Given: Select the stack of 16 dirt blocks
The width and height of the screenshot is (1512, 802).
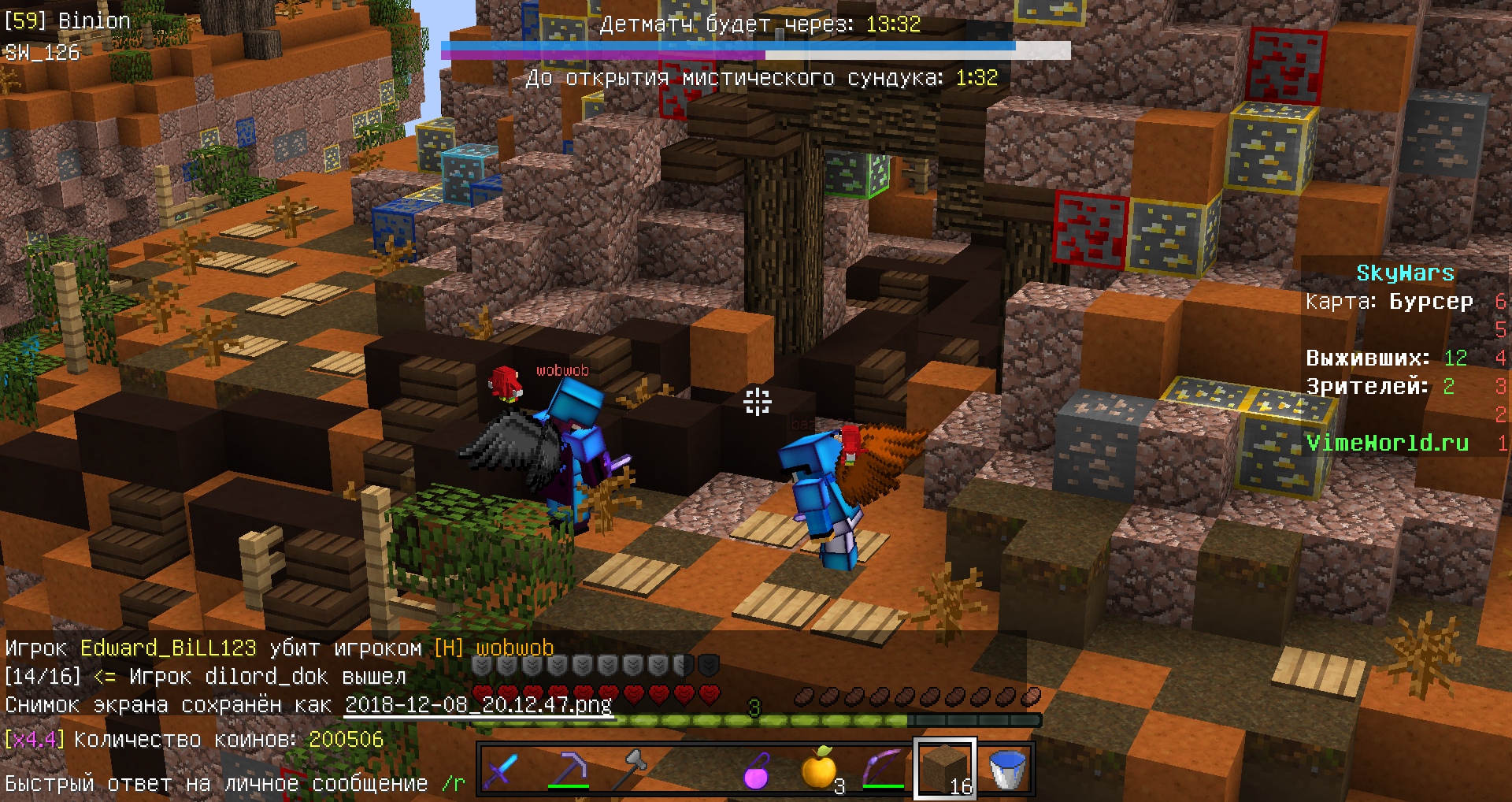Looking at the screenshot, I should [945, 768].
